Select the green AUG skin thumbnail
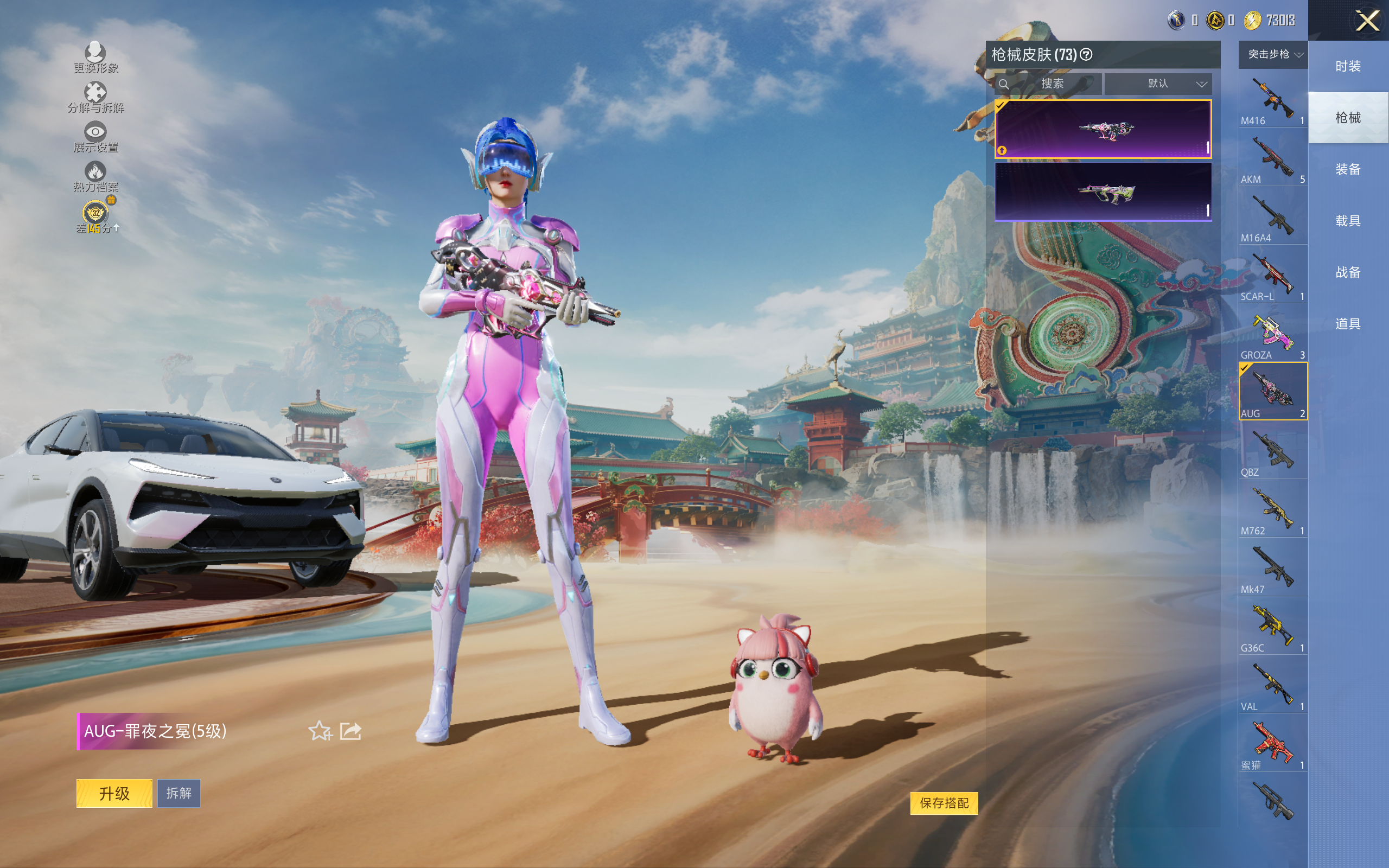1389x868 pixels. coord(1103,192)
